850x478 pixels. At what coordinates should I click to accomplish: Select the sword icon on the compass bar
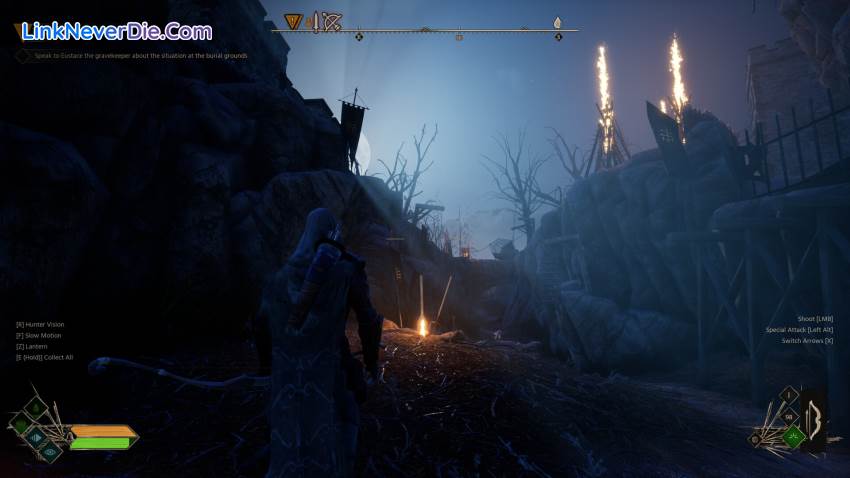314,21
